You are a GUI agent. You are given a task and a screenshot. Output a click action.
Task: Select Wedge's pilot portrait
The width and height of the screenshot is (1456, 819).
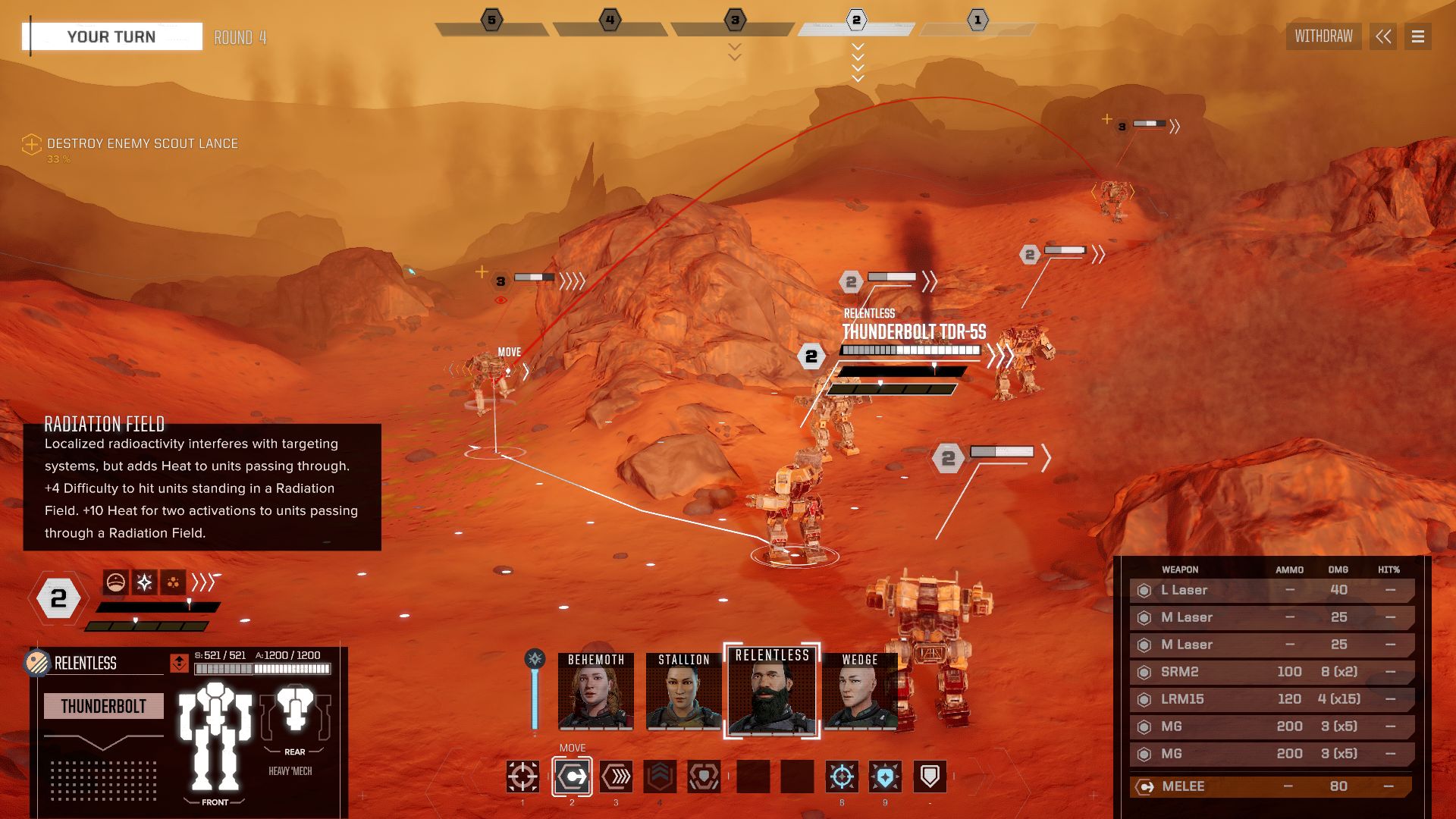[860, 692]
